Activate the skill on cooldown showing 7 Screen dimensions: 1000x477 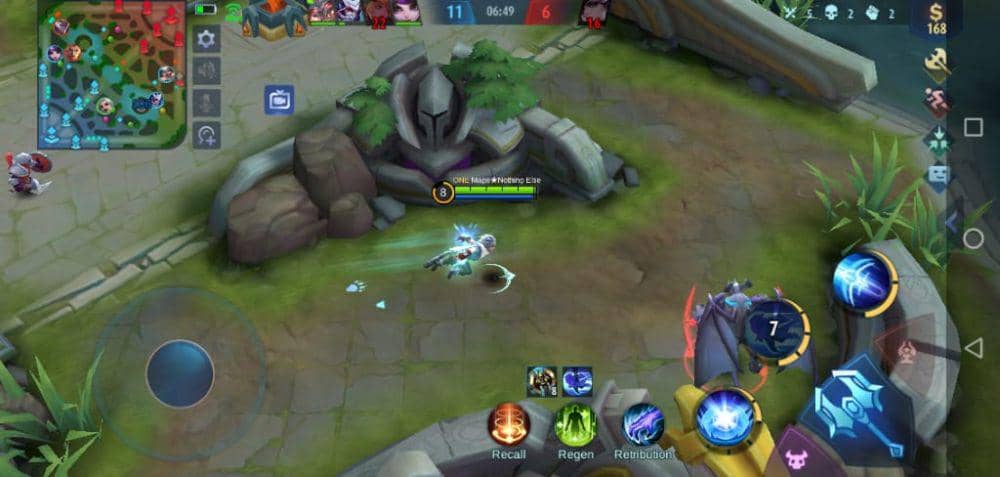point(777,329)
